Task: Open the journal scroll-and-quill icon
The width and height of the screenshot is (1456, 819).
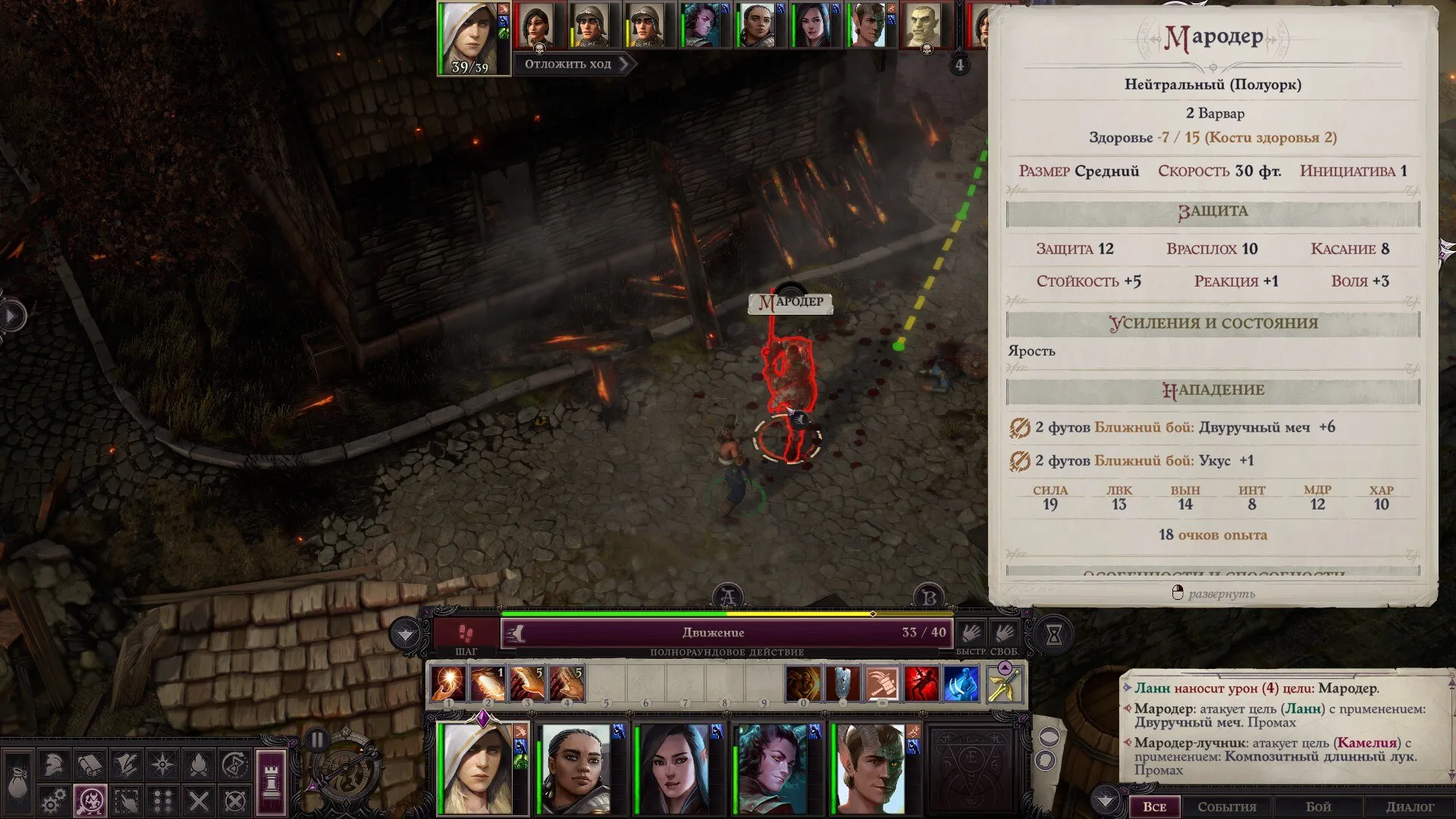Action: 126,764
